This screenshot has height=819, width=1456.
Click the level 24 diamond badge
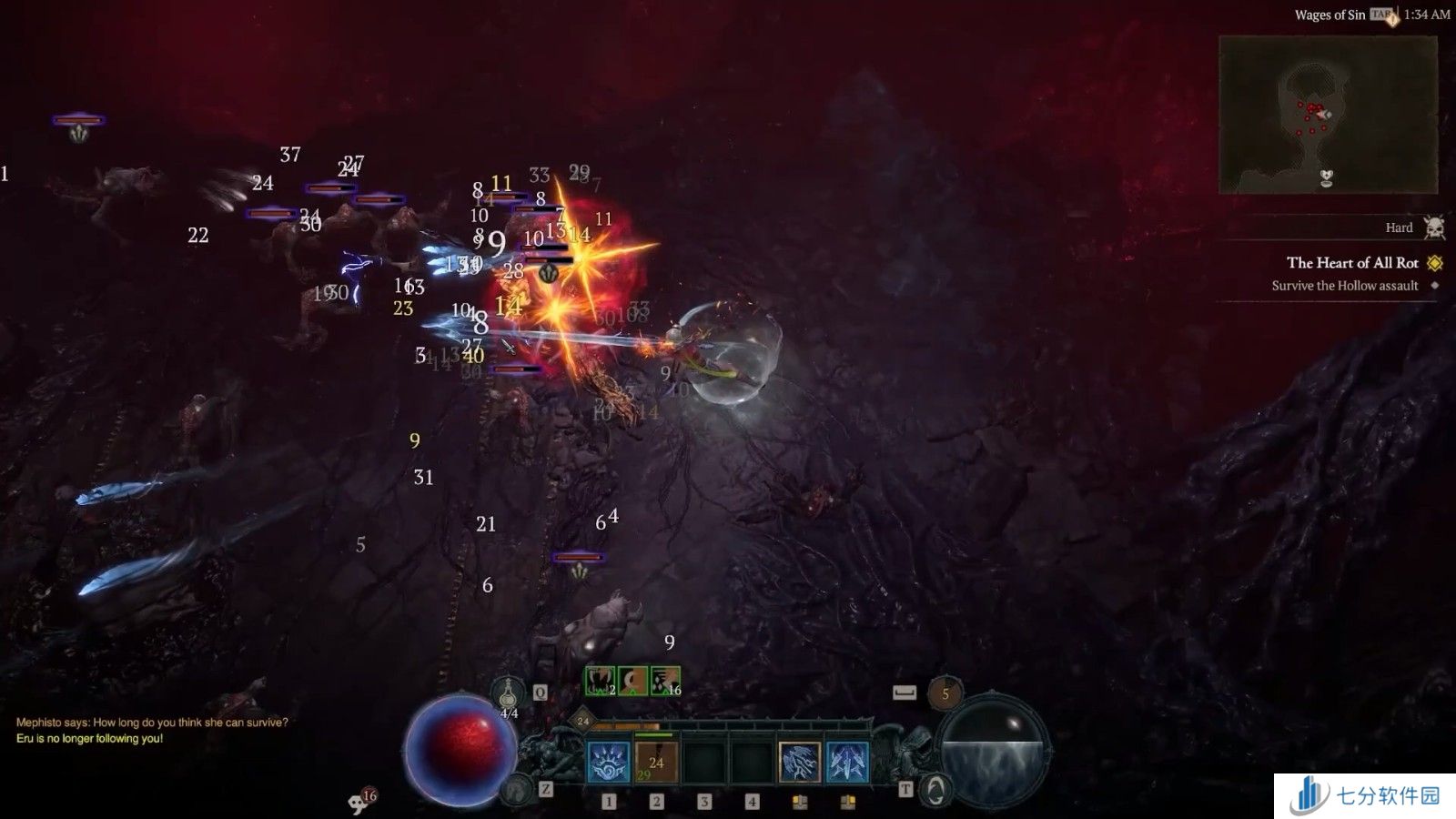[x=583, y=721]
